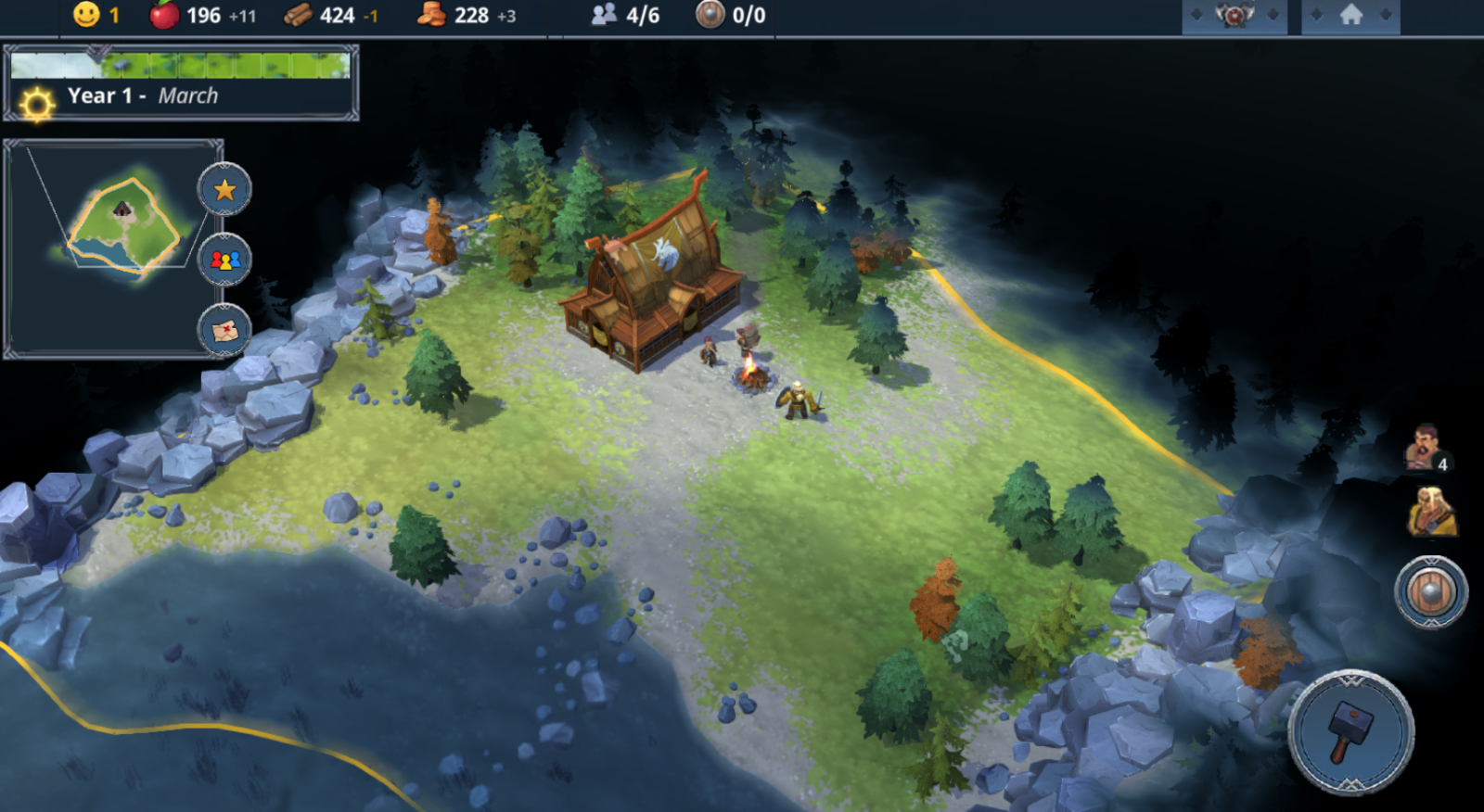Select the blonde warchief portrait
Viewport: 1484px width, 812px height.
tap(1430, 513)
